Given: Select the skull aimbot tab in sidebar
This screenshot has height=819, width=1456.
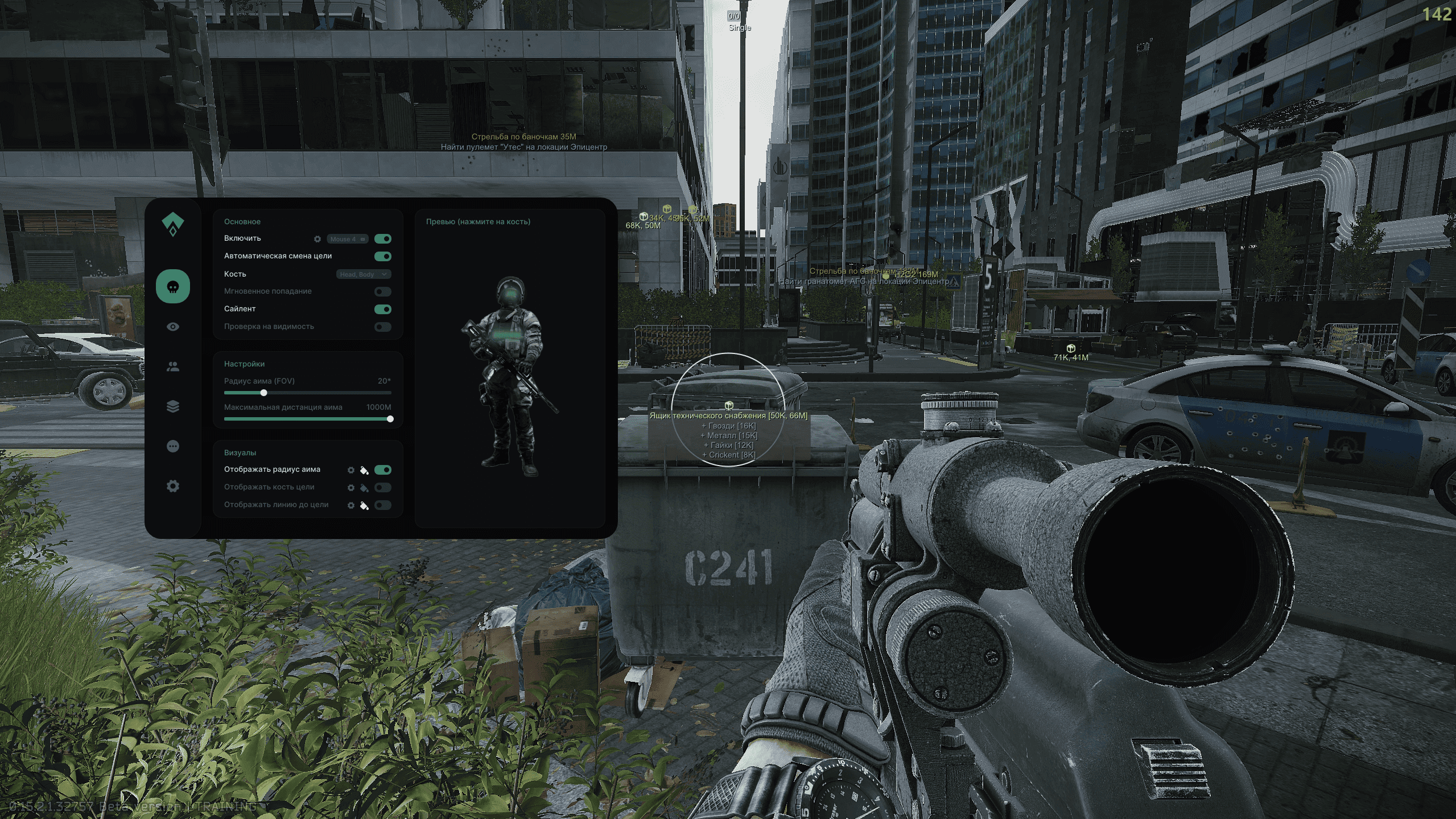Looking at the screenshot, I should click(172, 286).
